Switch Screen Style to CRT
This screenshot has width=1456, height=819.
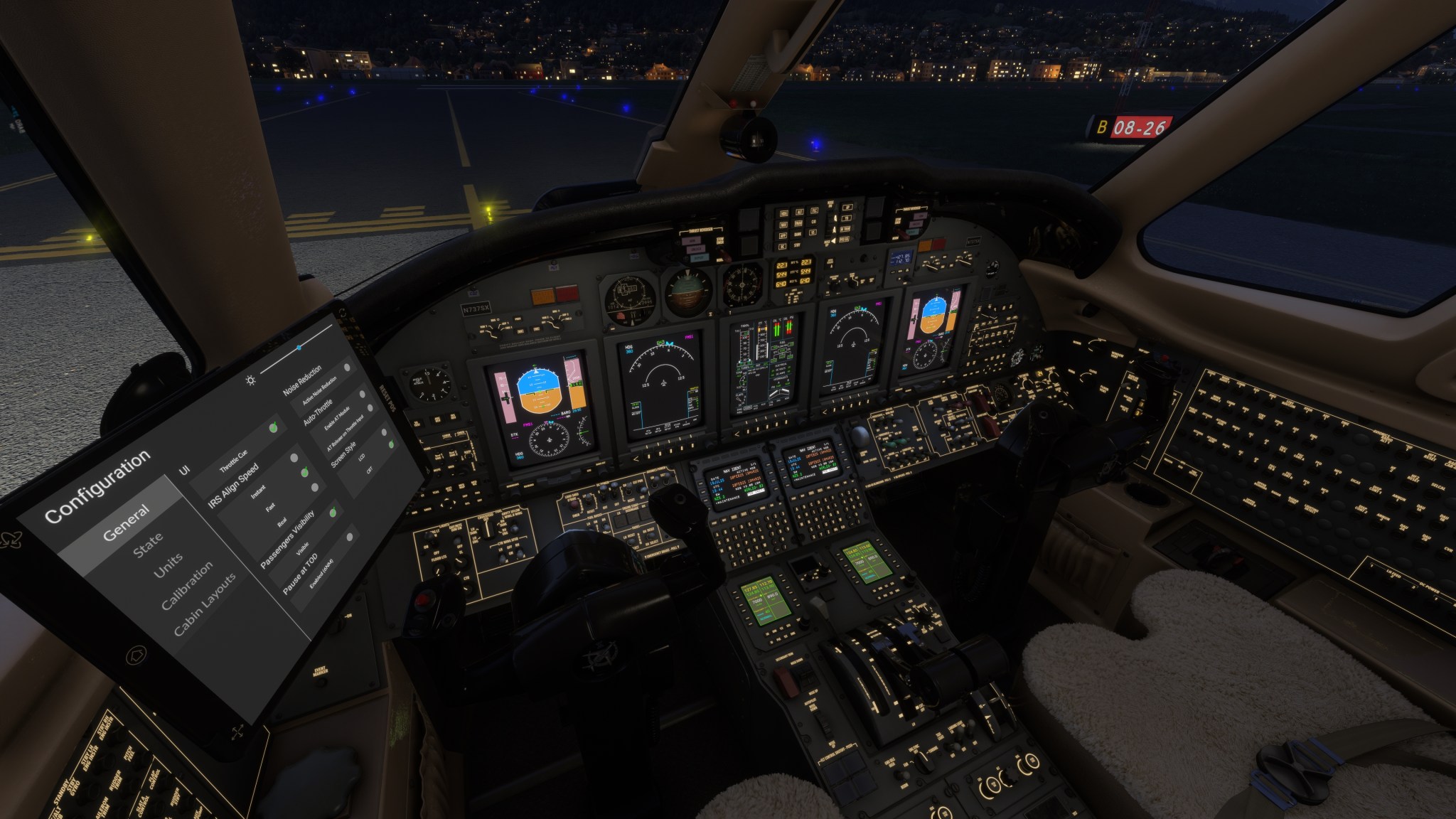[x=391, y=444]
